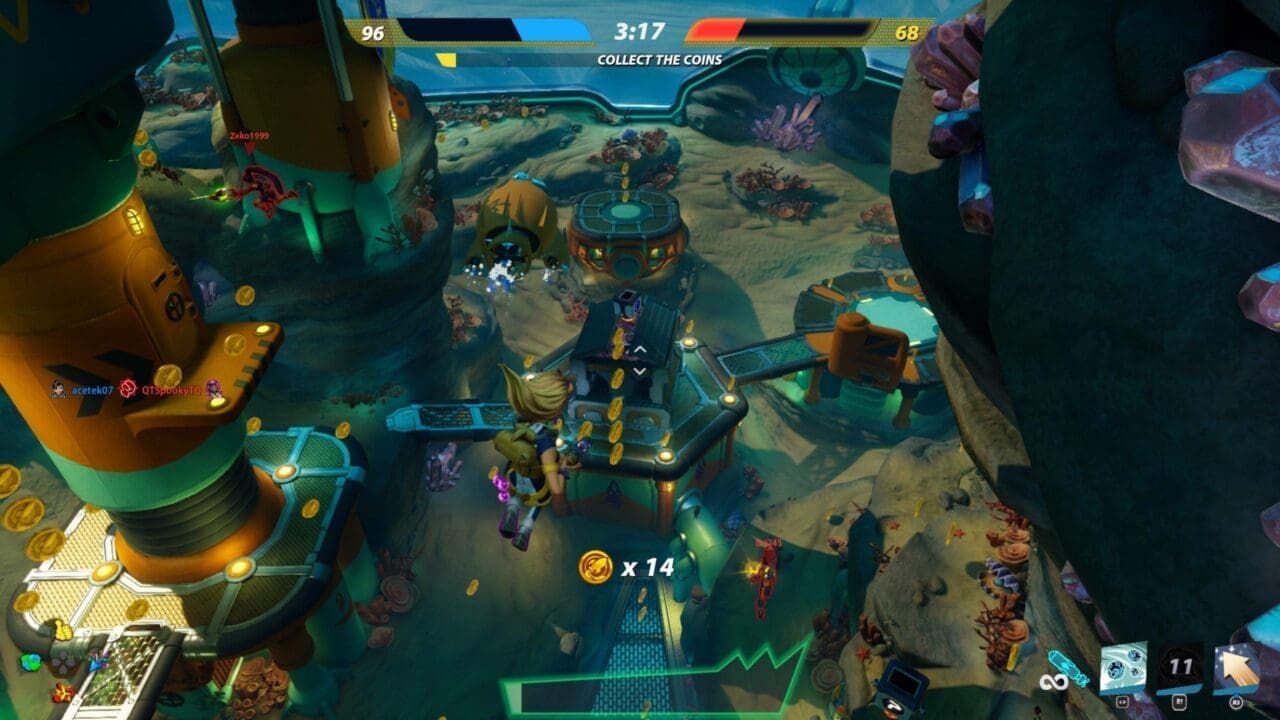Click the yellow thumbs-up emote icon
This screenshot has width=1280, height=720.
(x=62, y=632)
